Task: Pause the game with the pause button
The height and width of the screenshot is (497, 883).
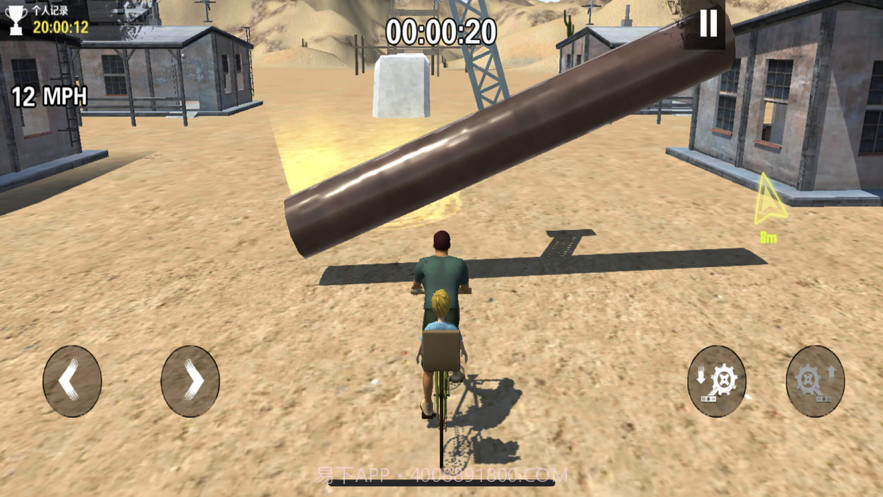Action: [708, 24]
